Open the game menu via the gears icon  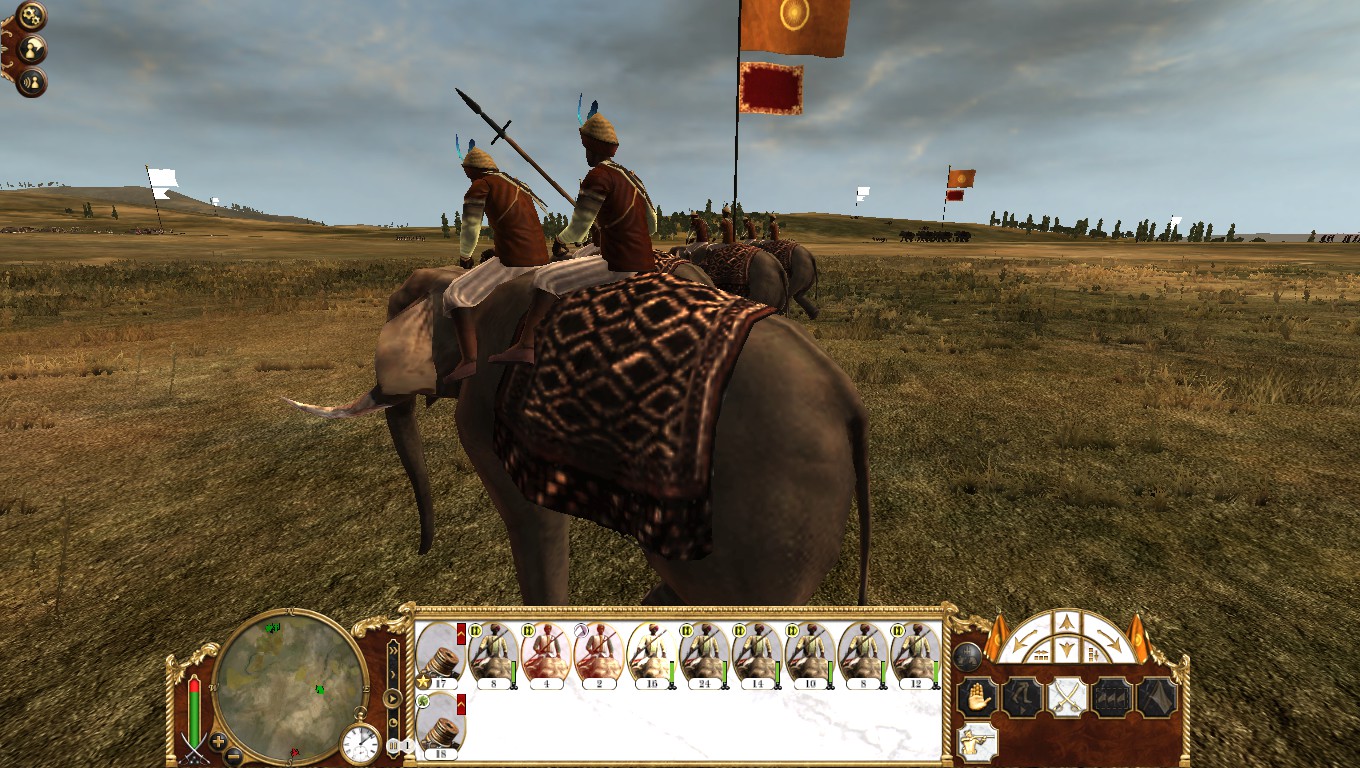click(x=30, y=14)
